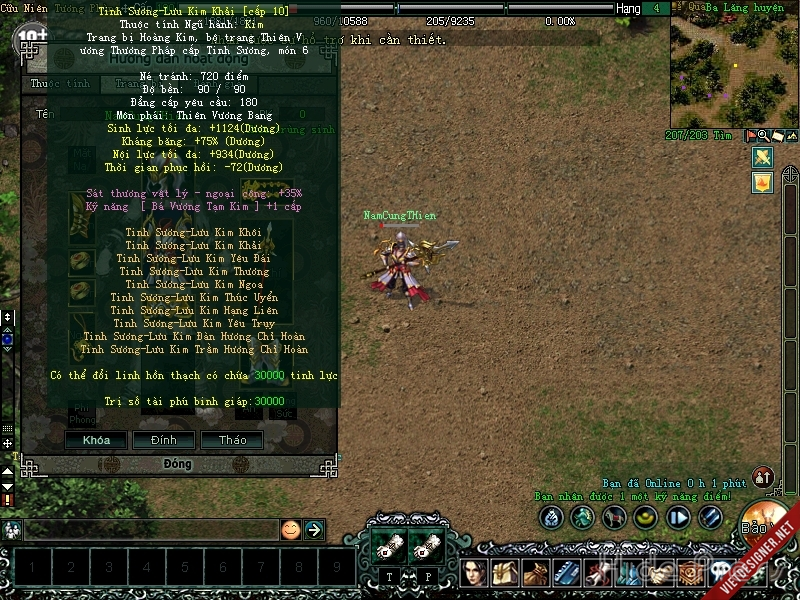
Task: Open the scroll icon below the minimap
Action: (x=777, y=136)
